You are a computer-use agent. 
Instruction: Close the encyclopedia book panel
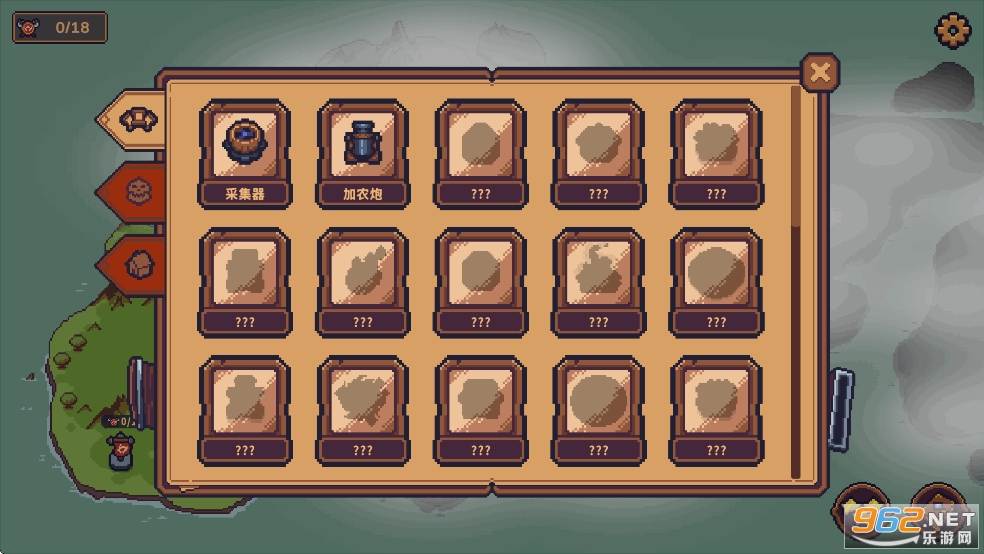pyautogui.click(x=820, y=72)
